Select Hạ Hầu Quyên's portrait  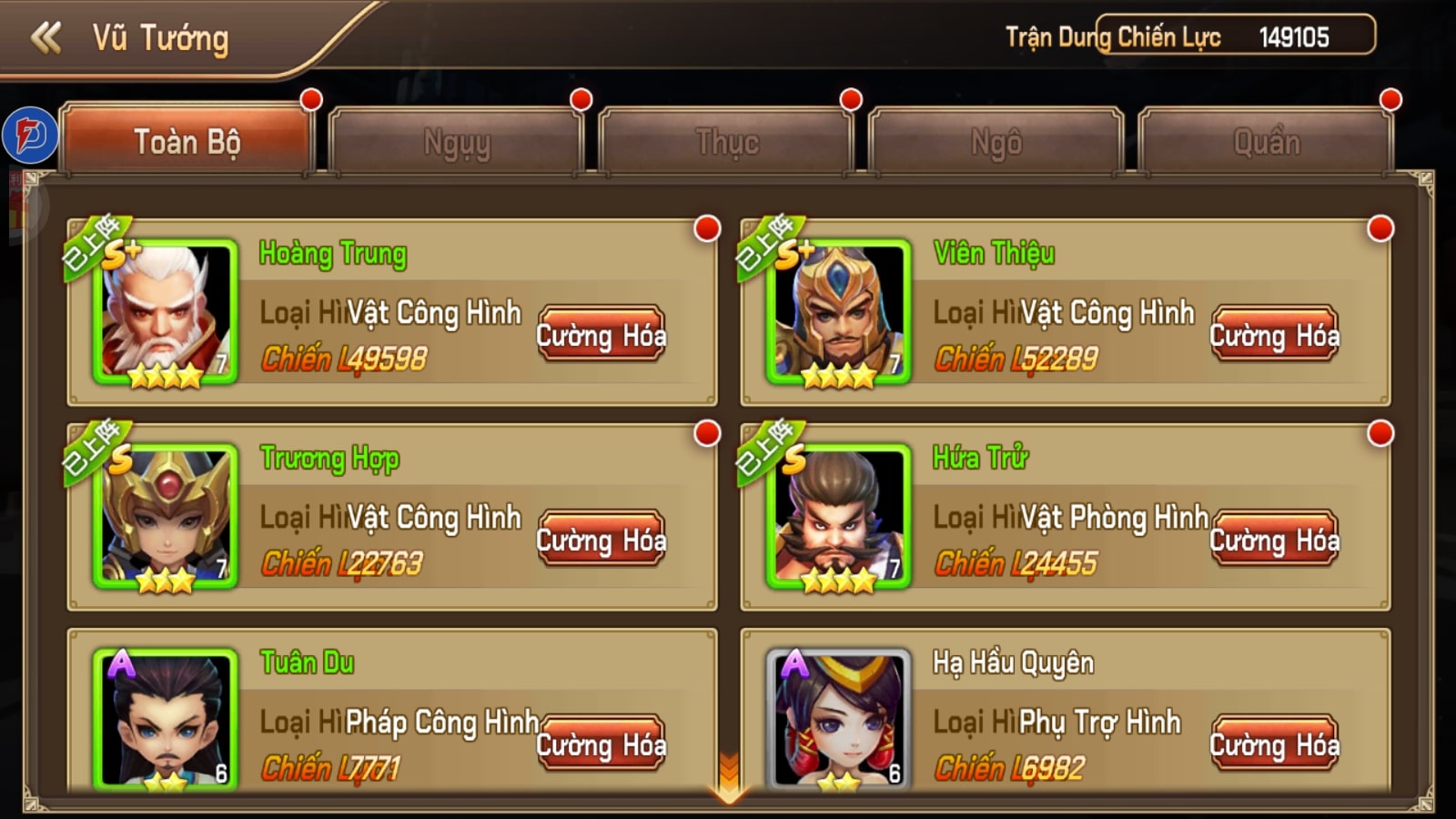839,719
